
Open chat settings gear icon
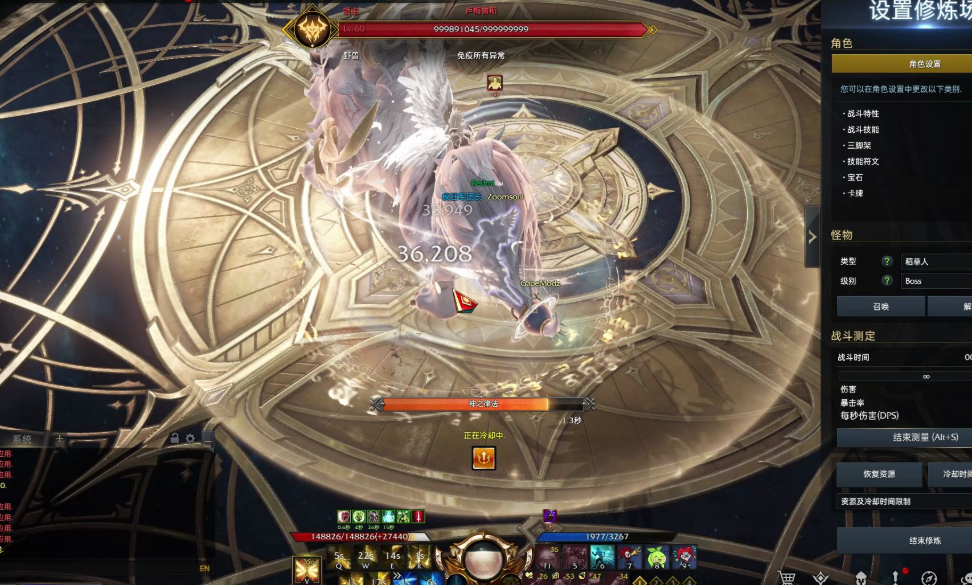tap(190, 438)
